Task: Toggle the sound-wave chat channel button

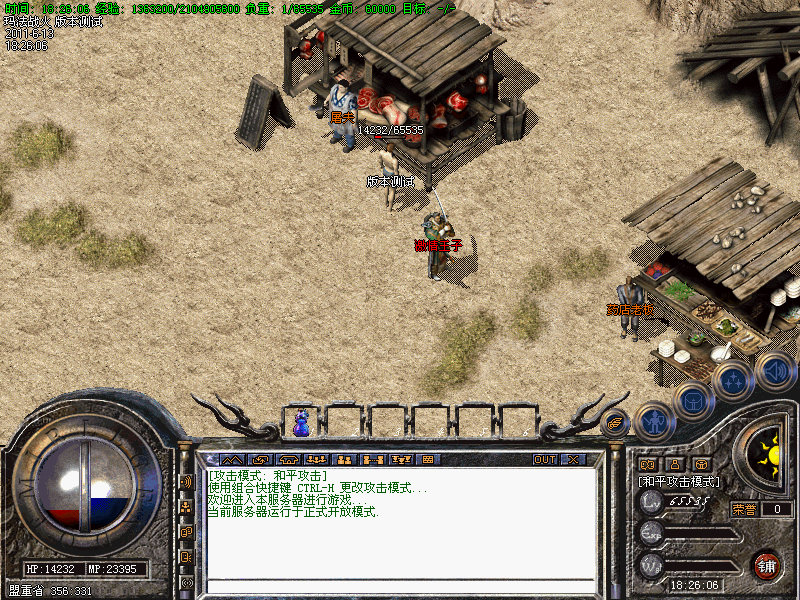Action: pos(186,481)
